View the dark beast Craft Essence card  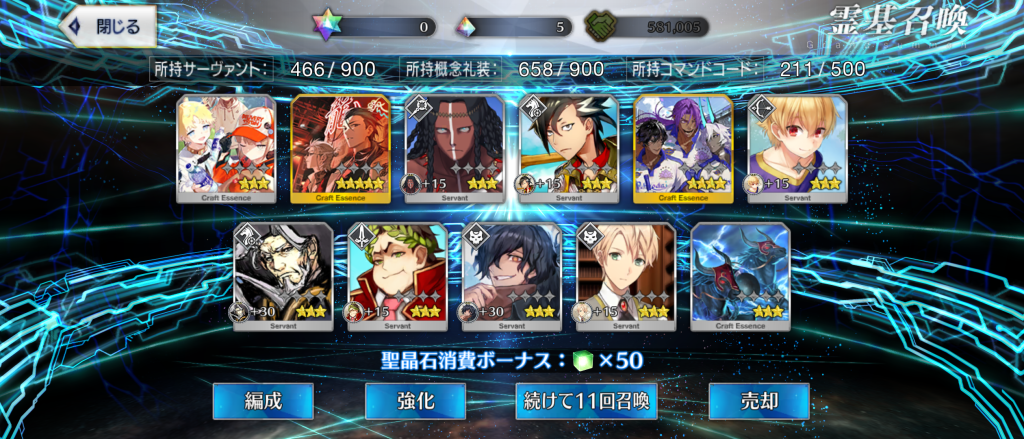pos(740,276)
